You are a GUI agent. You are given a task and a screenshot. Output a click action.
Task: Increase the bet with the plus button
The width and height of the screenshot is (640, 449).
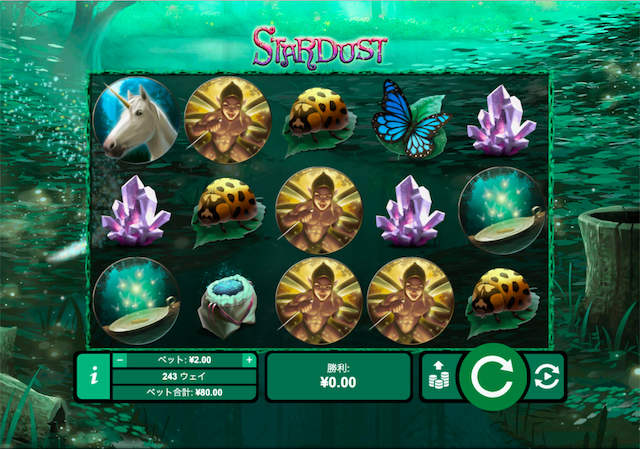pyautogui.click(x=248, y=360)
